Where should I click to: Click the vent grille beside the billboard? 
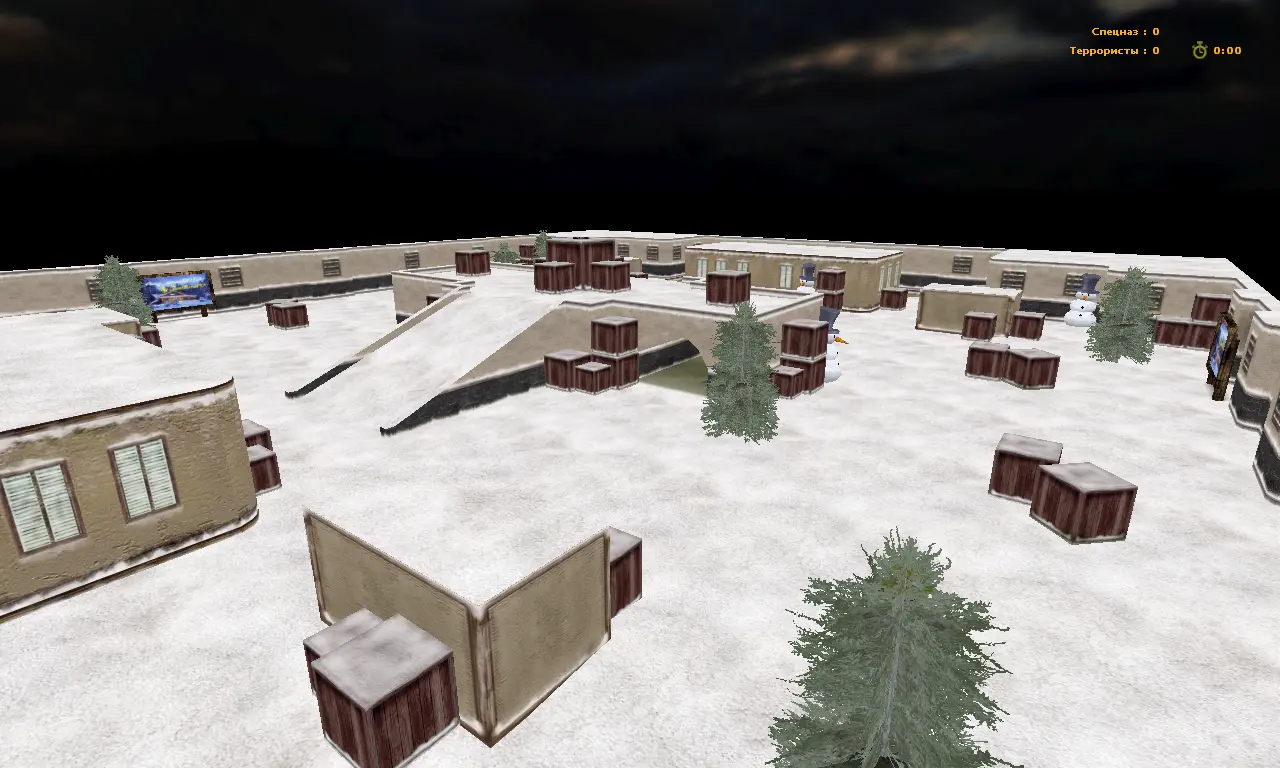click(x=229, y=277)
